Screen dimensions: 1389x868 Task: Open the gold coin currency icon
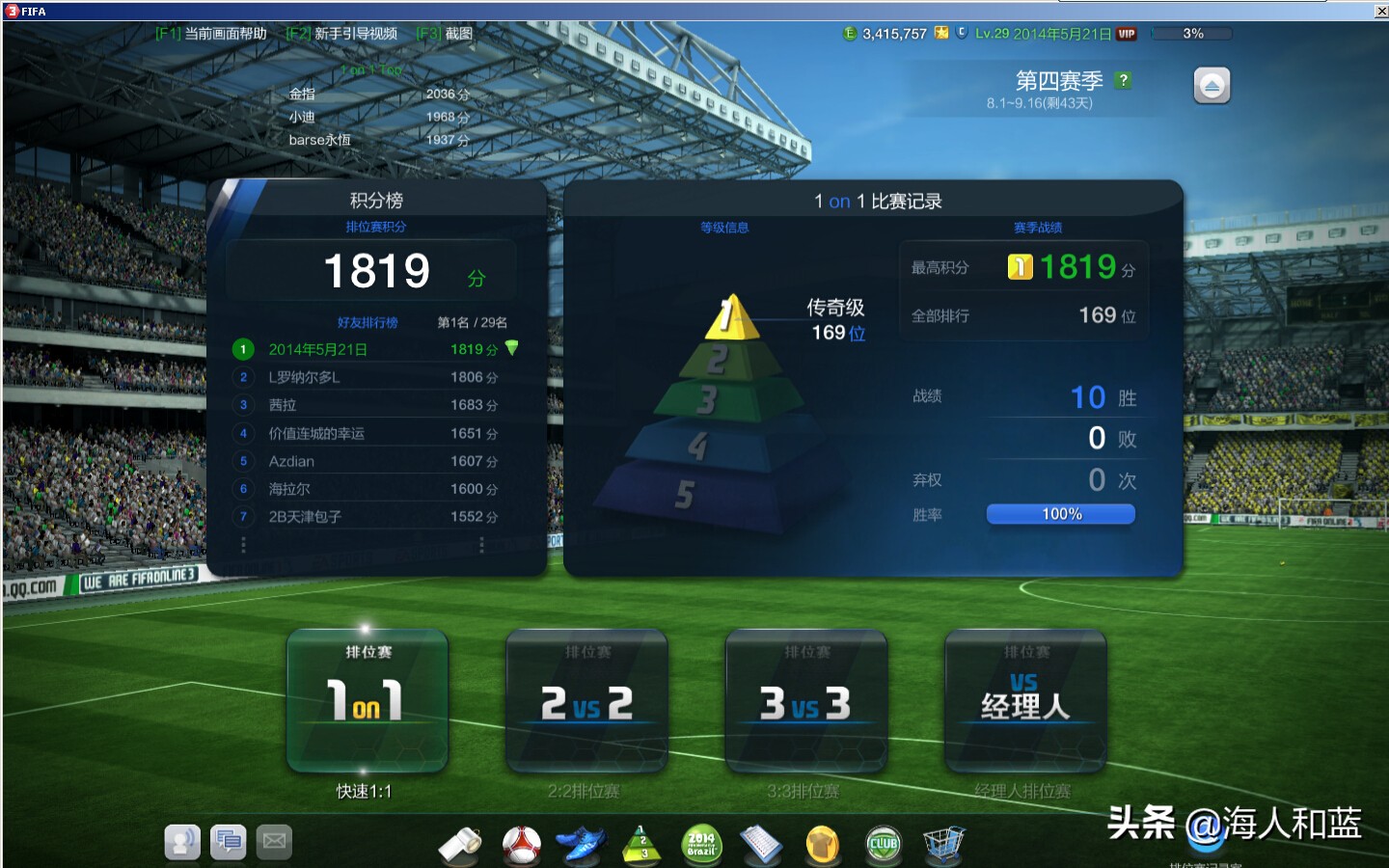point(823,843)
